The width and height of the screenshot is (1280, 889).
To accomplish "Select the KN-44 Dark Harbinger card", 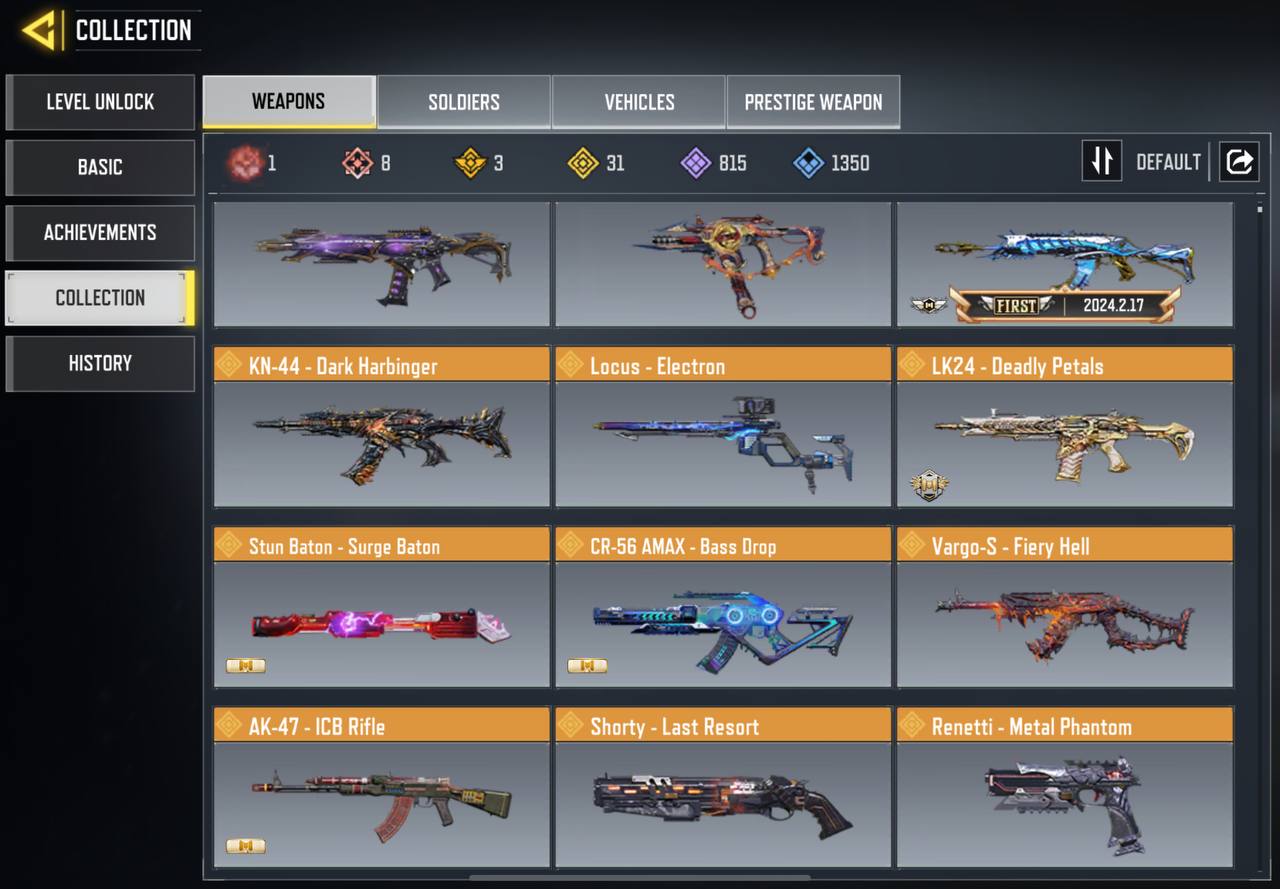I will point(381,427).
